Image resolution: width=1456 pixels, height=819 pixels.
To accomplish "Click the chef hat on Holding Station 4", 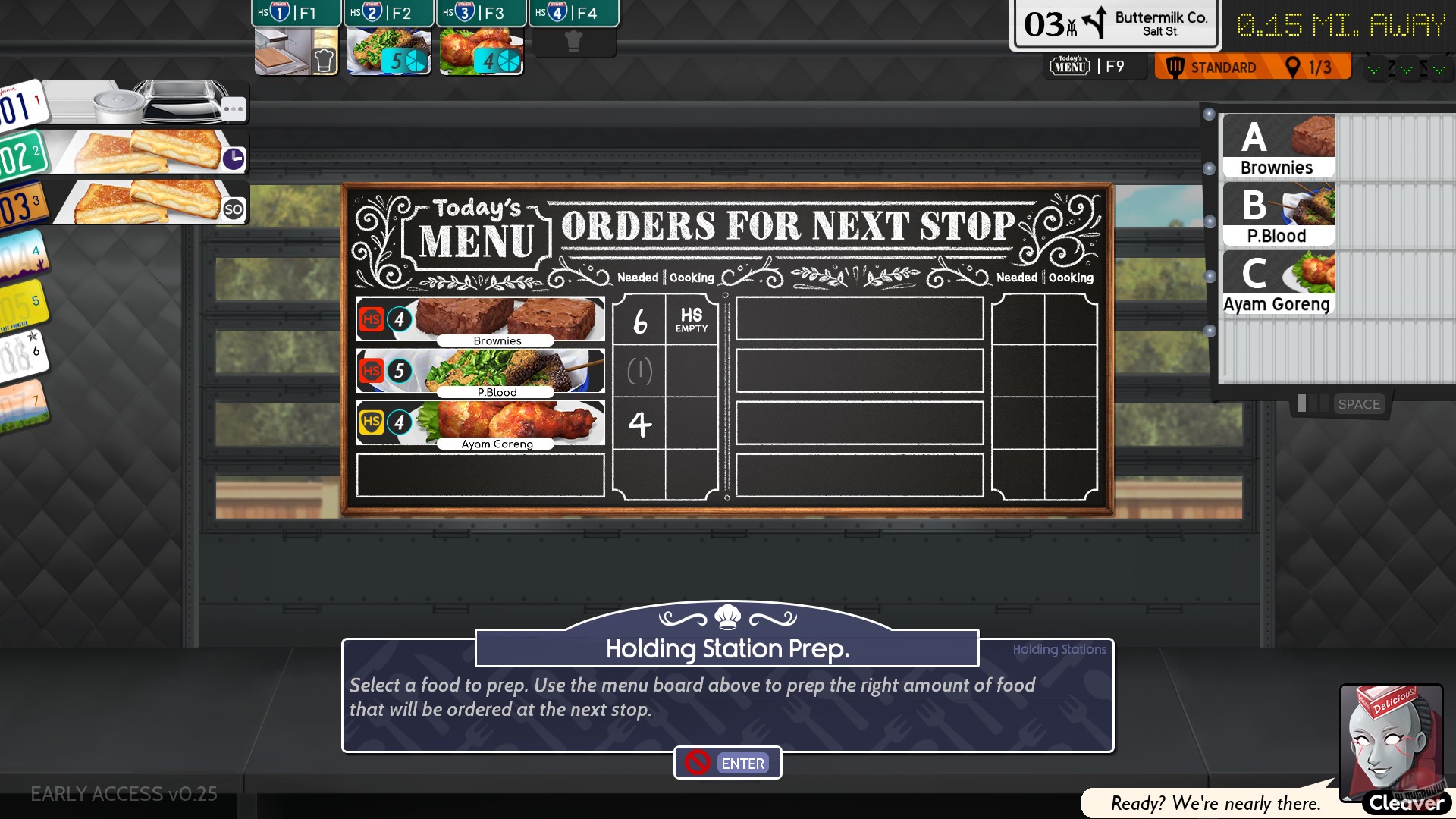I will pos(574,42).
